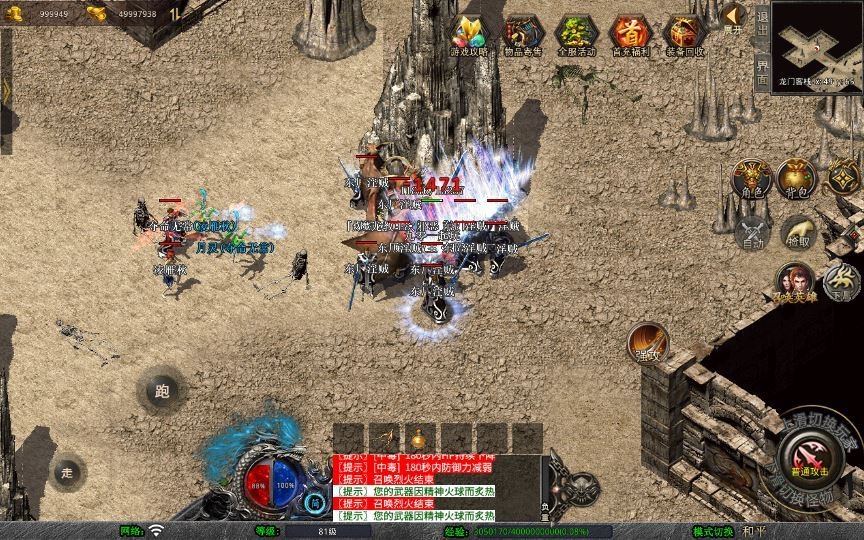The image size is (864, 540).
Task: Open the 首充福利 first-recharge bonus
Action: 630,35
